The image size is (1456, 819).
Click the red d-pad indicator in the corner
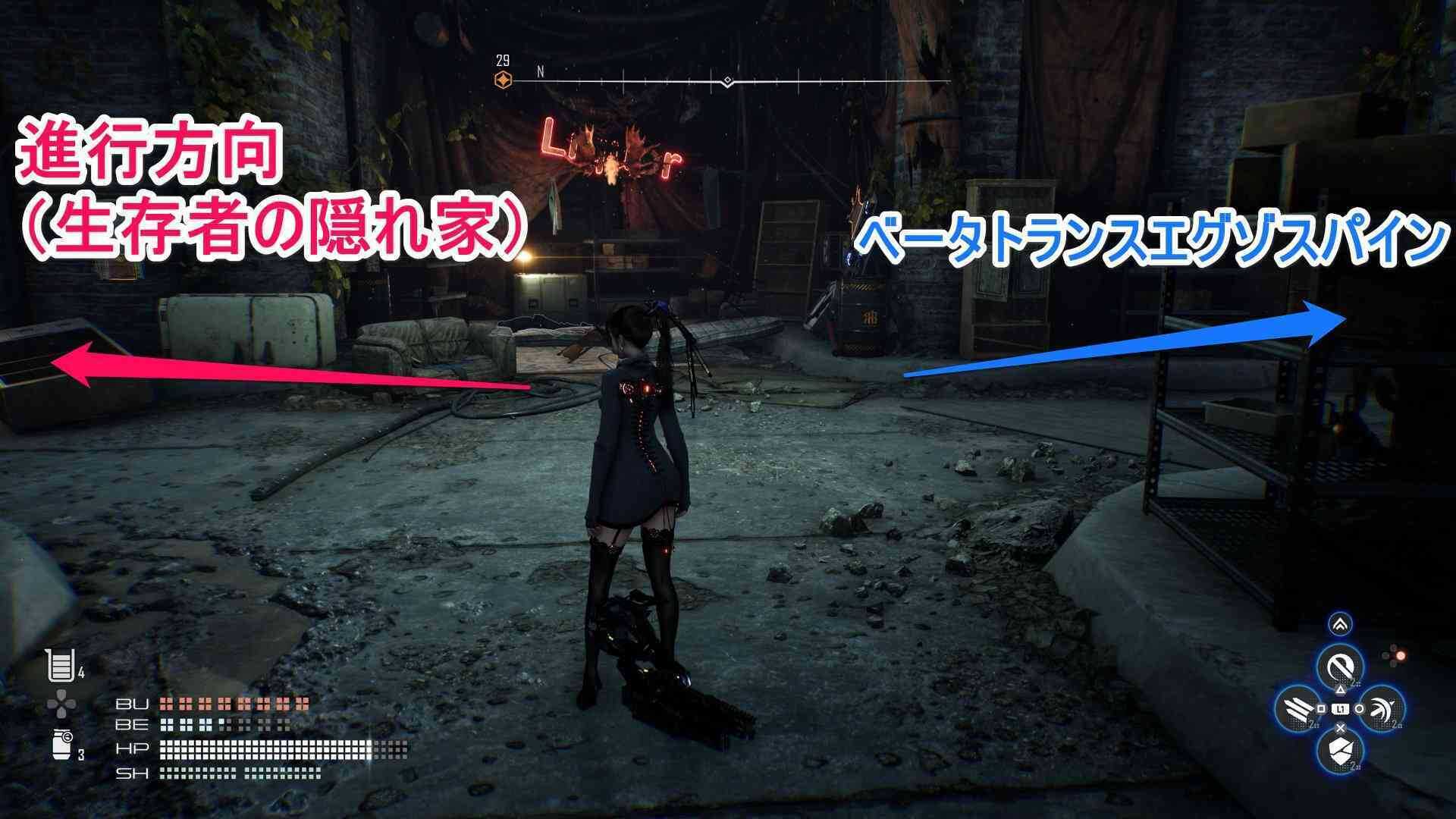1400,654
